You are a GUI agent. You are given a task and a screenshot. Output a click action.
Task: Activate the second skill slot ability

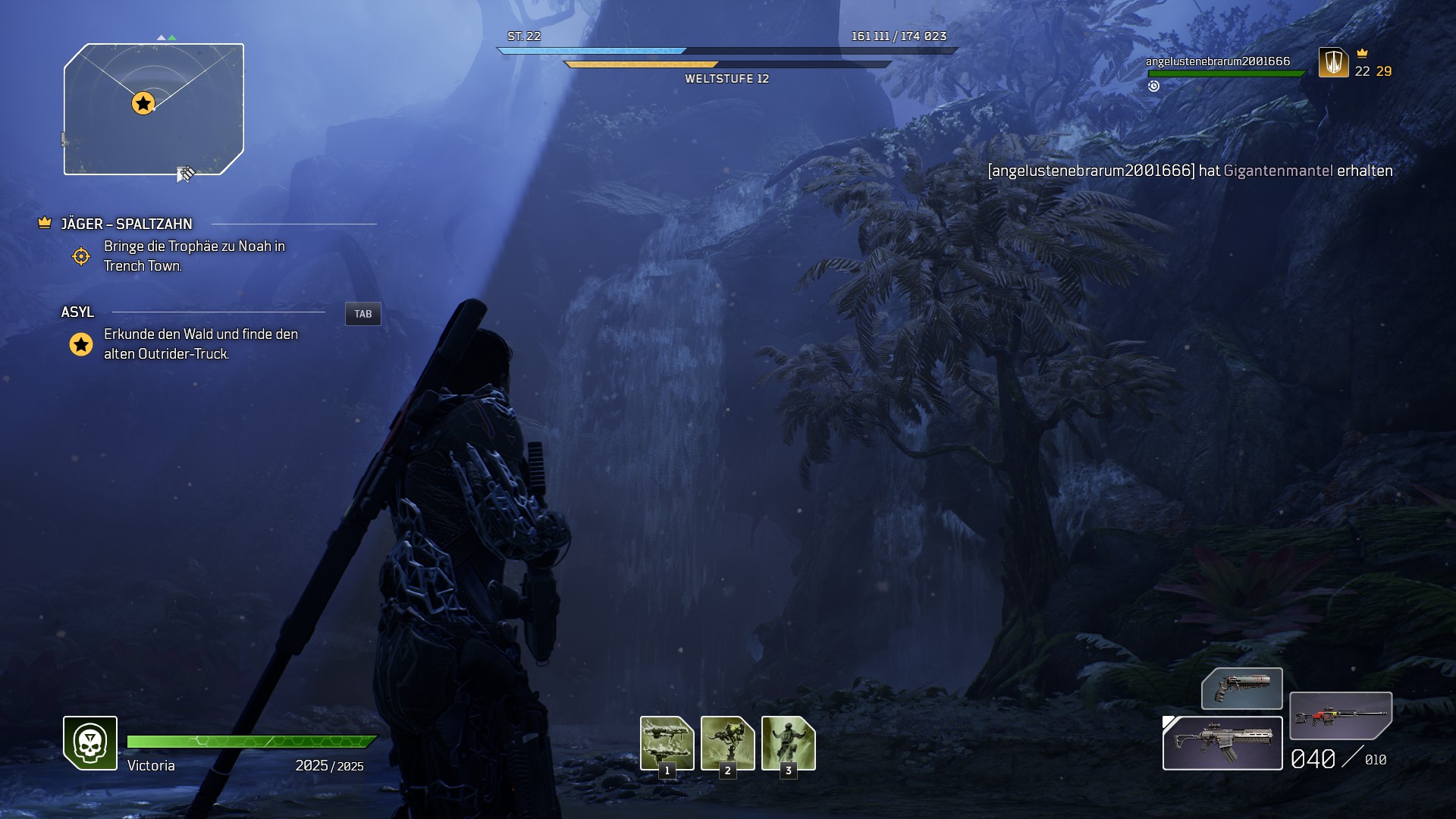pyautogui.click(x=727, y=742)
